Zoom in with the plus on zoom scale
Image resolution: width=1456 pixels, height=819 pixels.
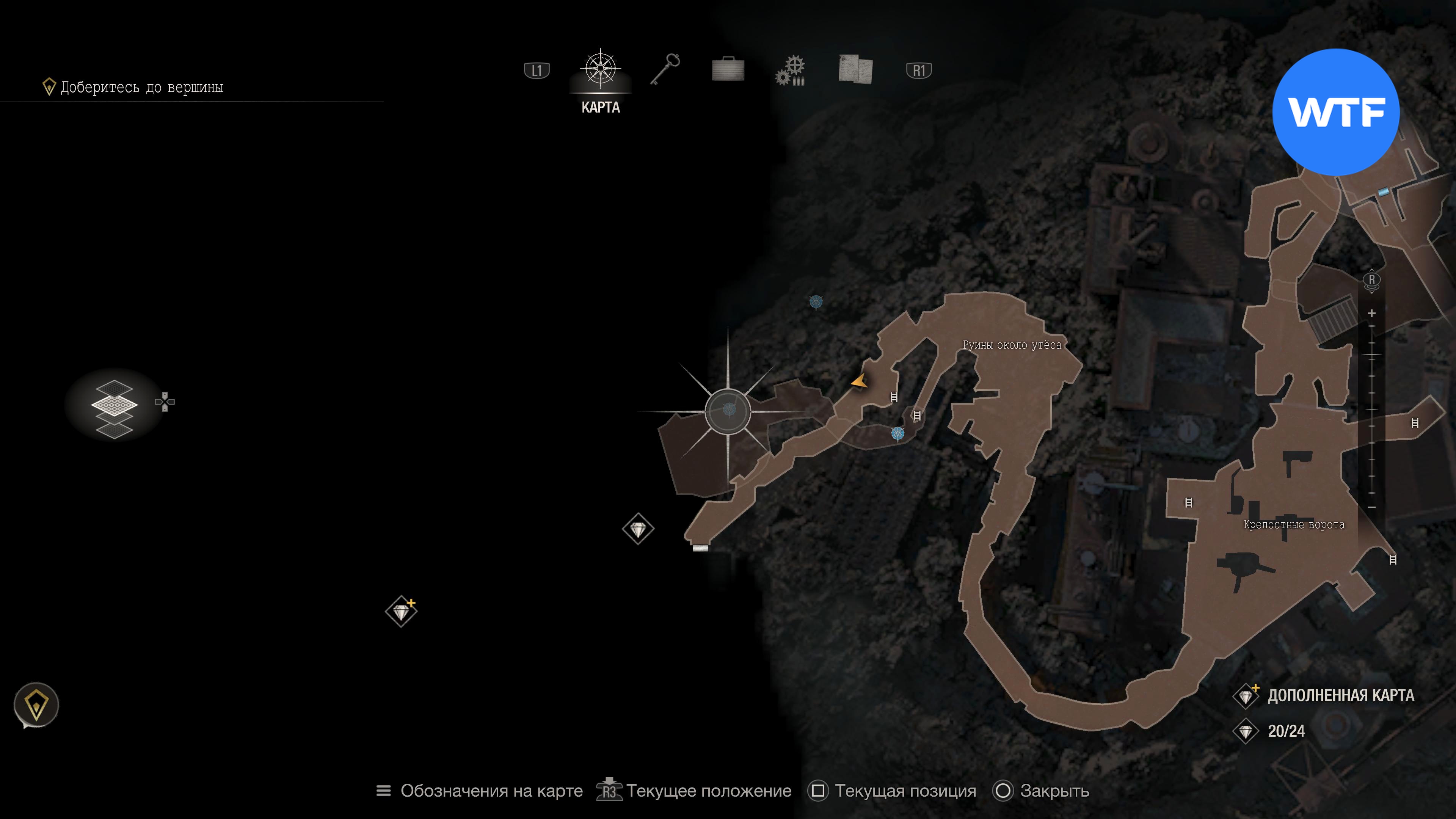[x=1372, y=313]
